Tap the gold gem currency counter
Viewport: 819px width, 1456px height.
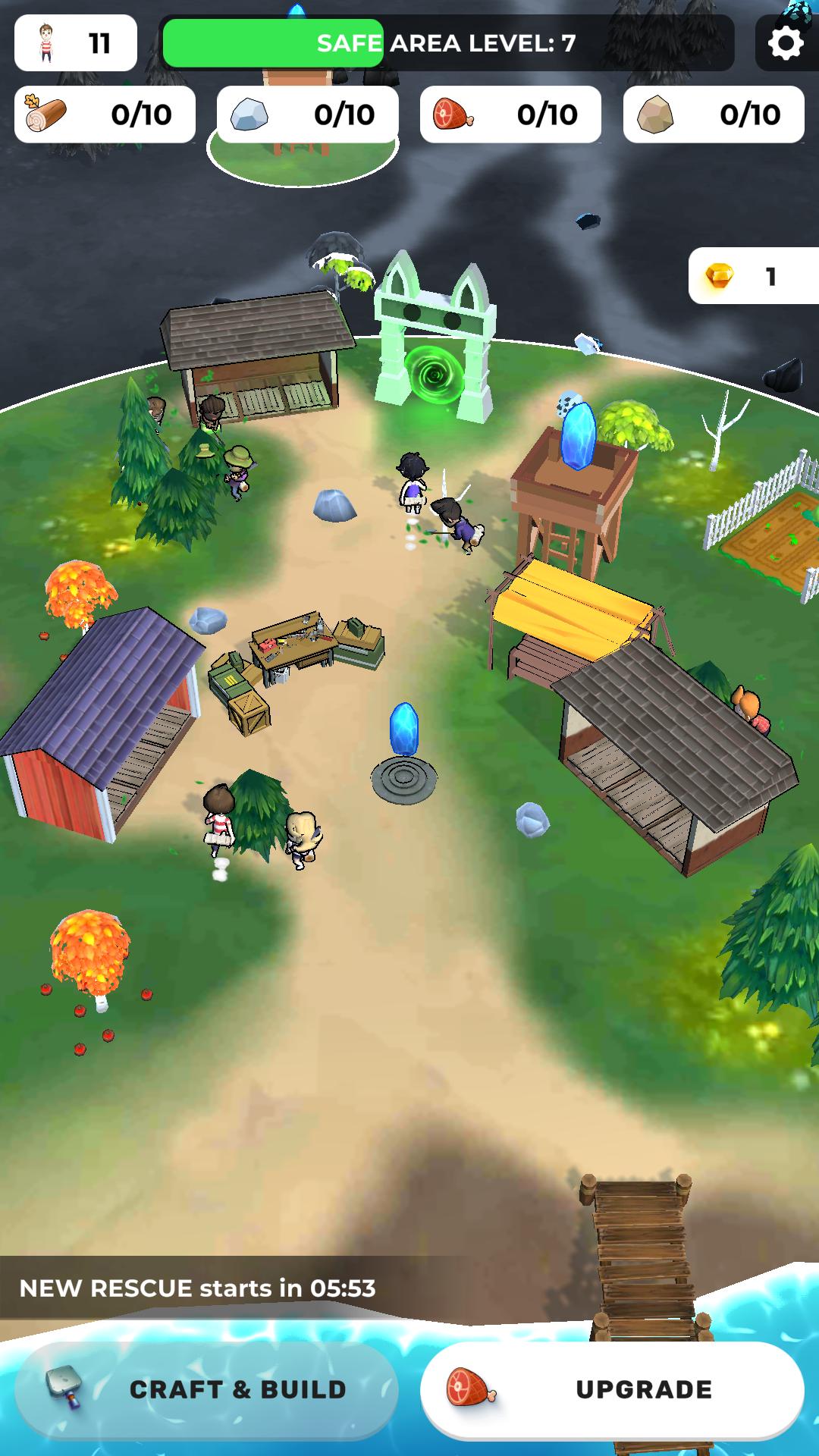753,277
